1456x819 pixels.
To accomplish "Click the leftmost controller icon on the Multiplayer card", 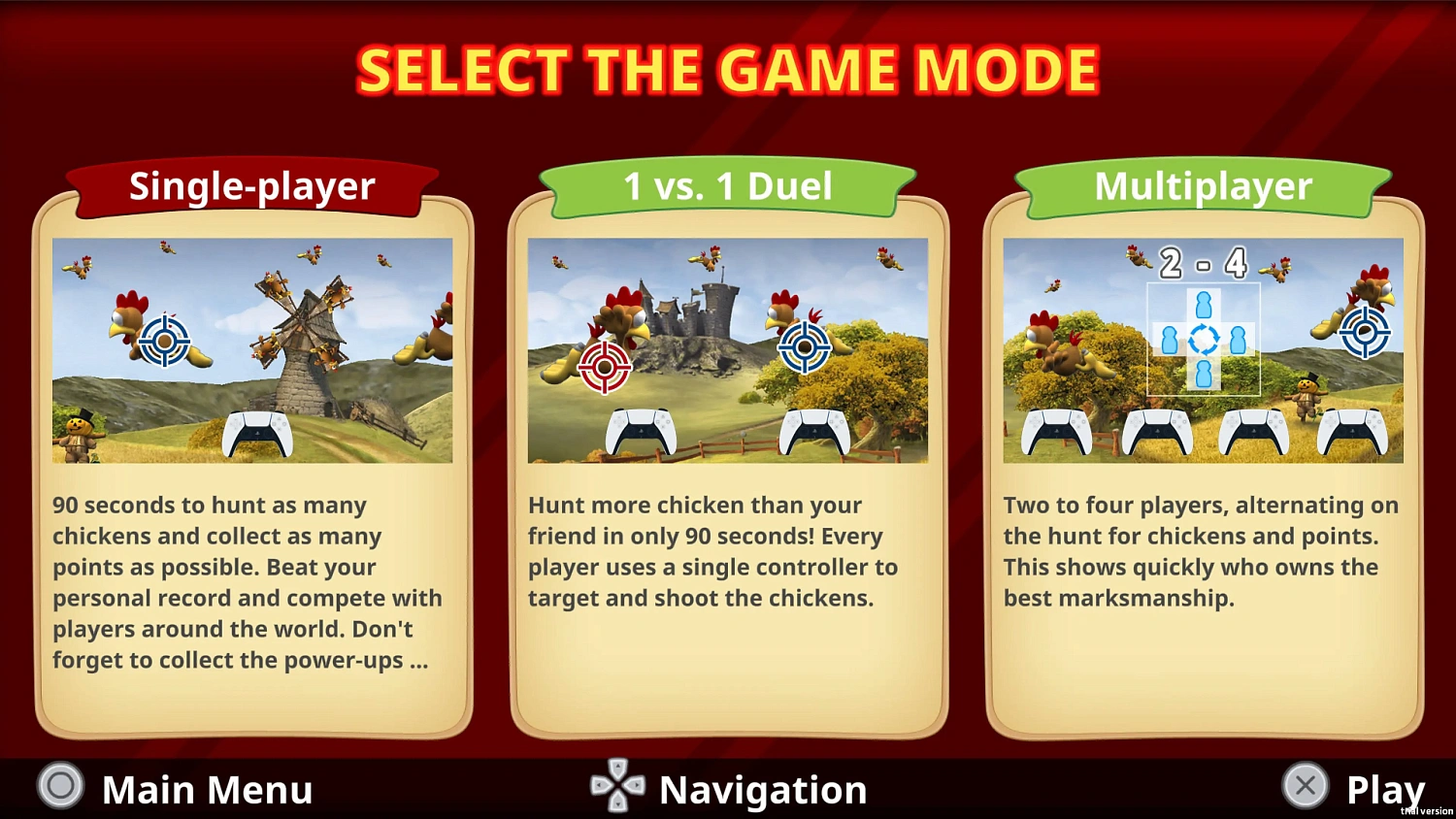I will tap(1055, 431).
